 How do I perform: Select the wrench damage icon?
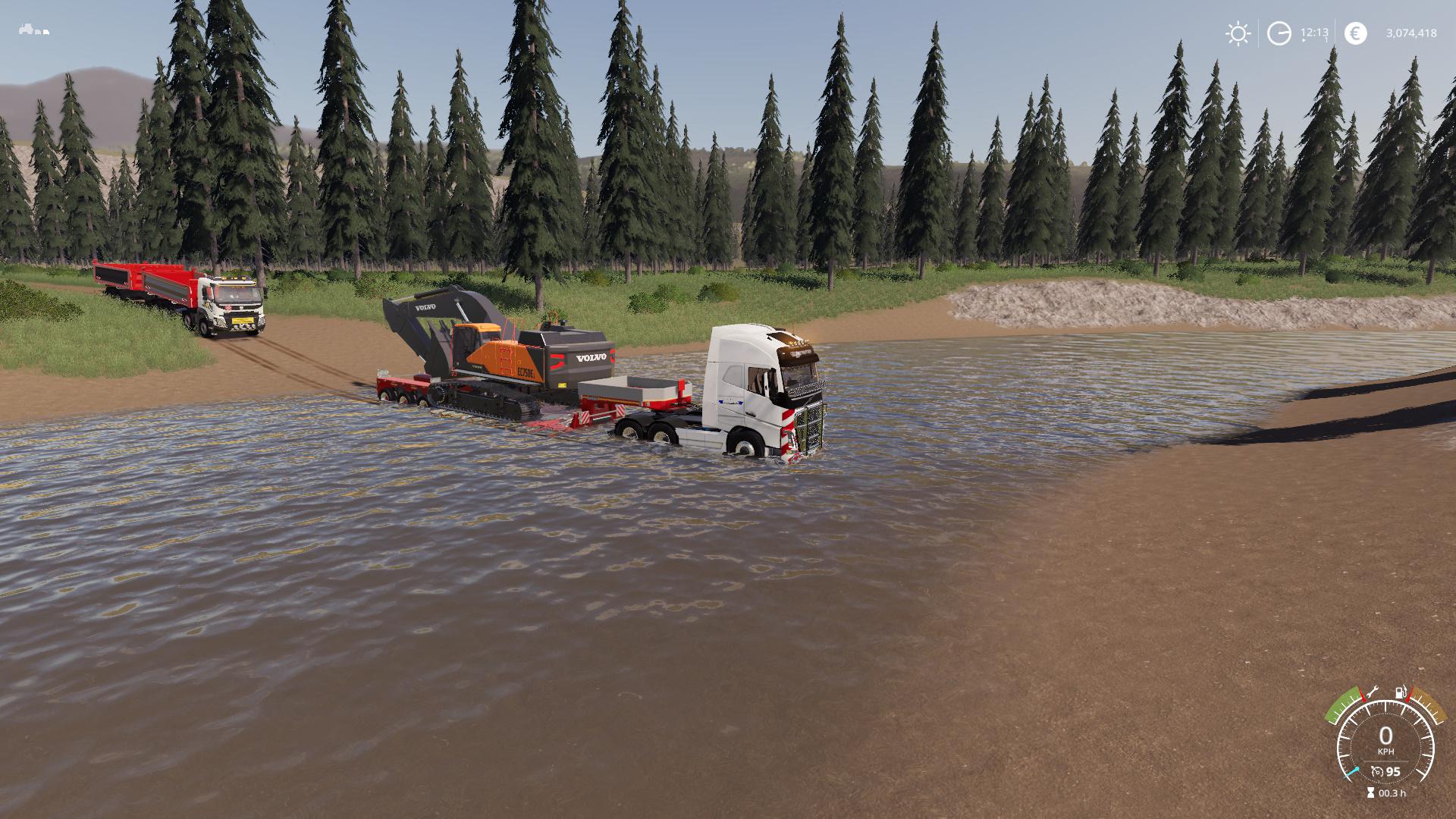coord(1371,692)
